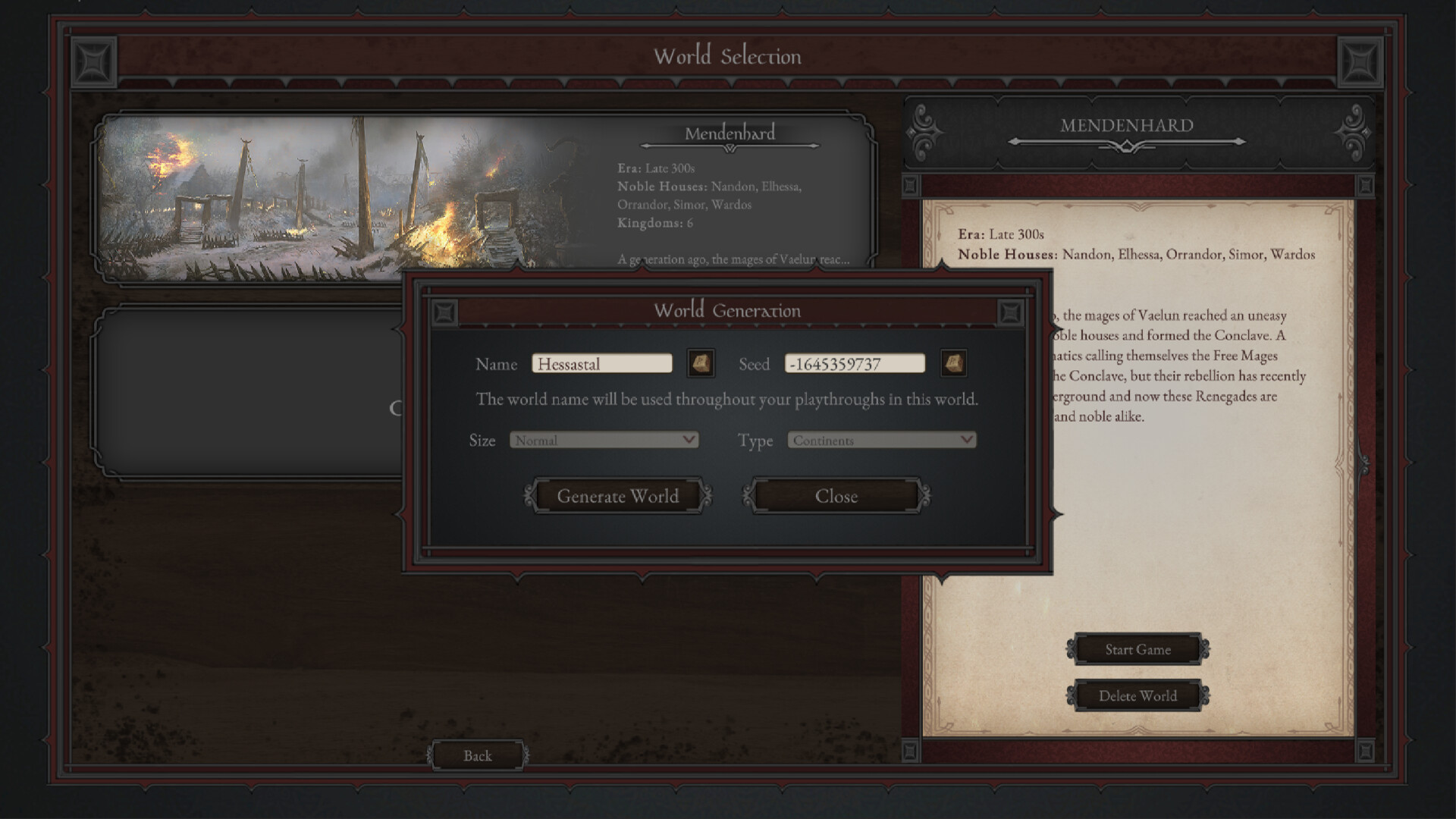Open the Size dropdown showing Normal
Screen dimensions: 1456x819
[x=603, y=440]
